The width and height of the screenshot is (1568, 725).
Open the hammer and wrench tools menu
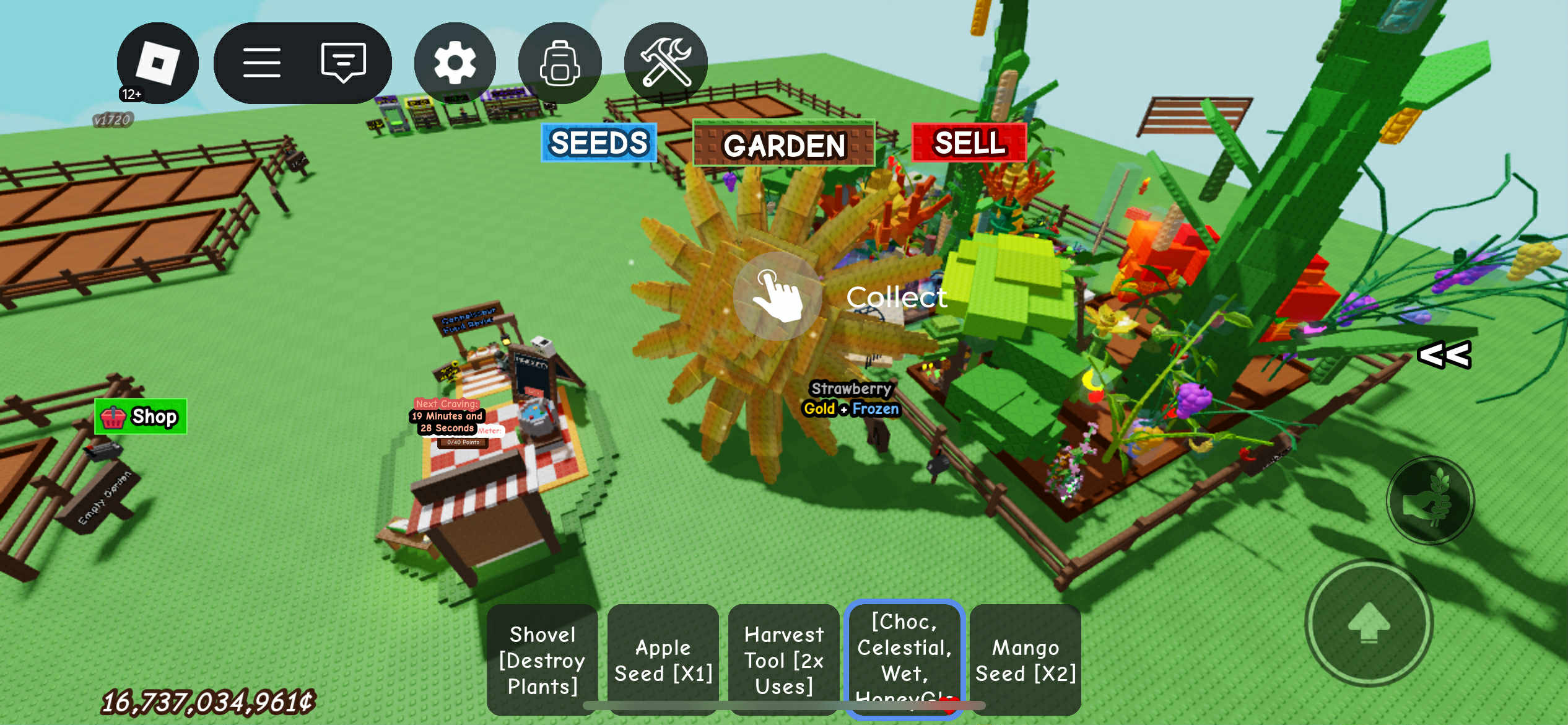tap(666, 63)
